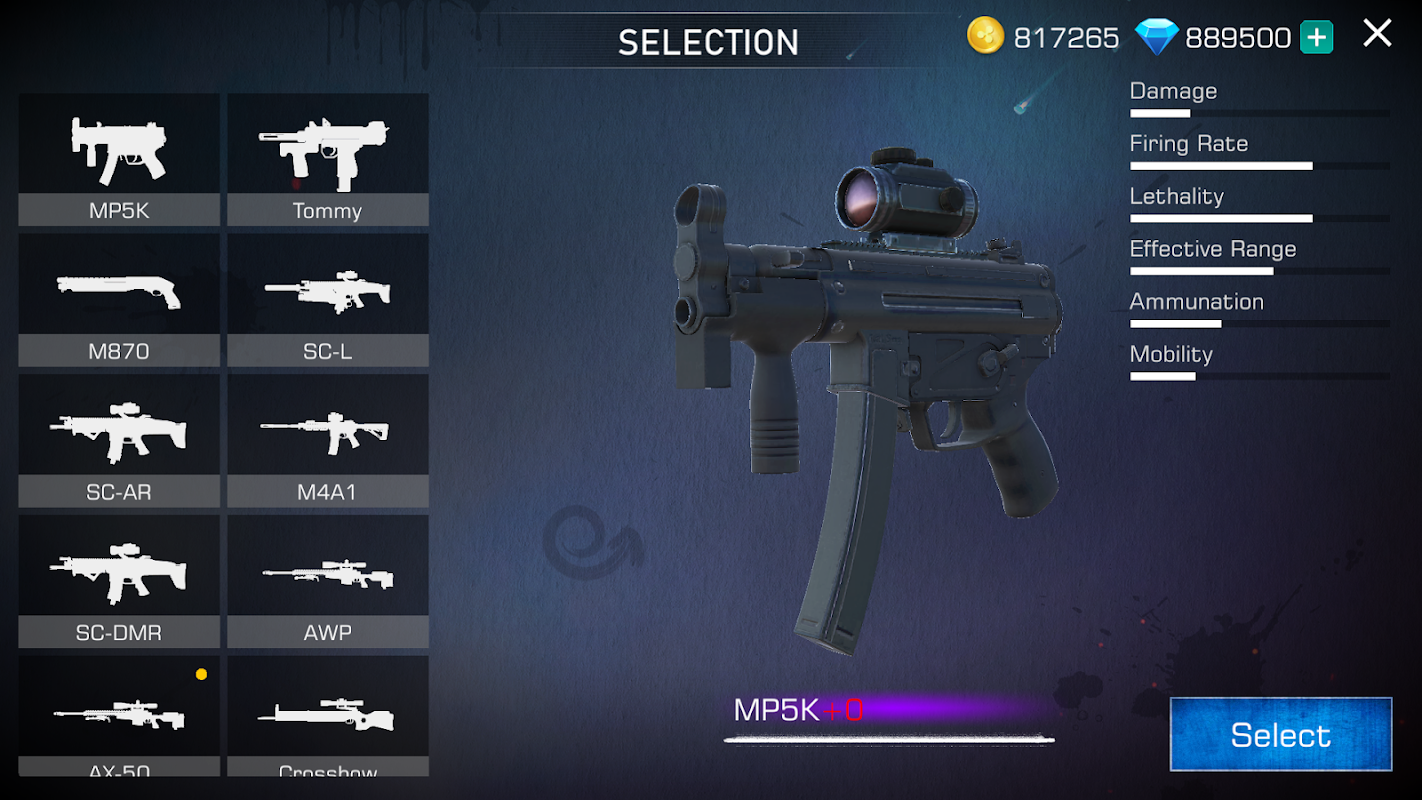This screenshot has width=1422, height=800.
Task: Pick the SC-DMR weapon tile
Action: pos(119,581)
